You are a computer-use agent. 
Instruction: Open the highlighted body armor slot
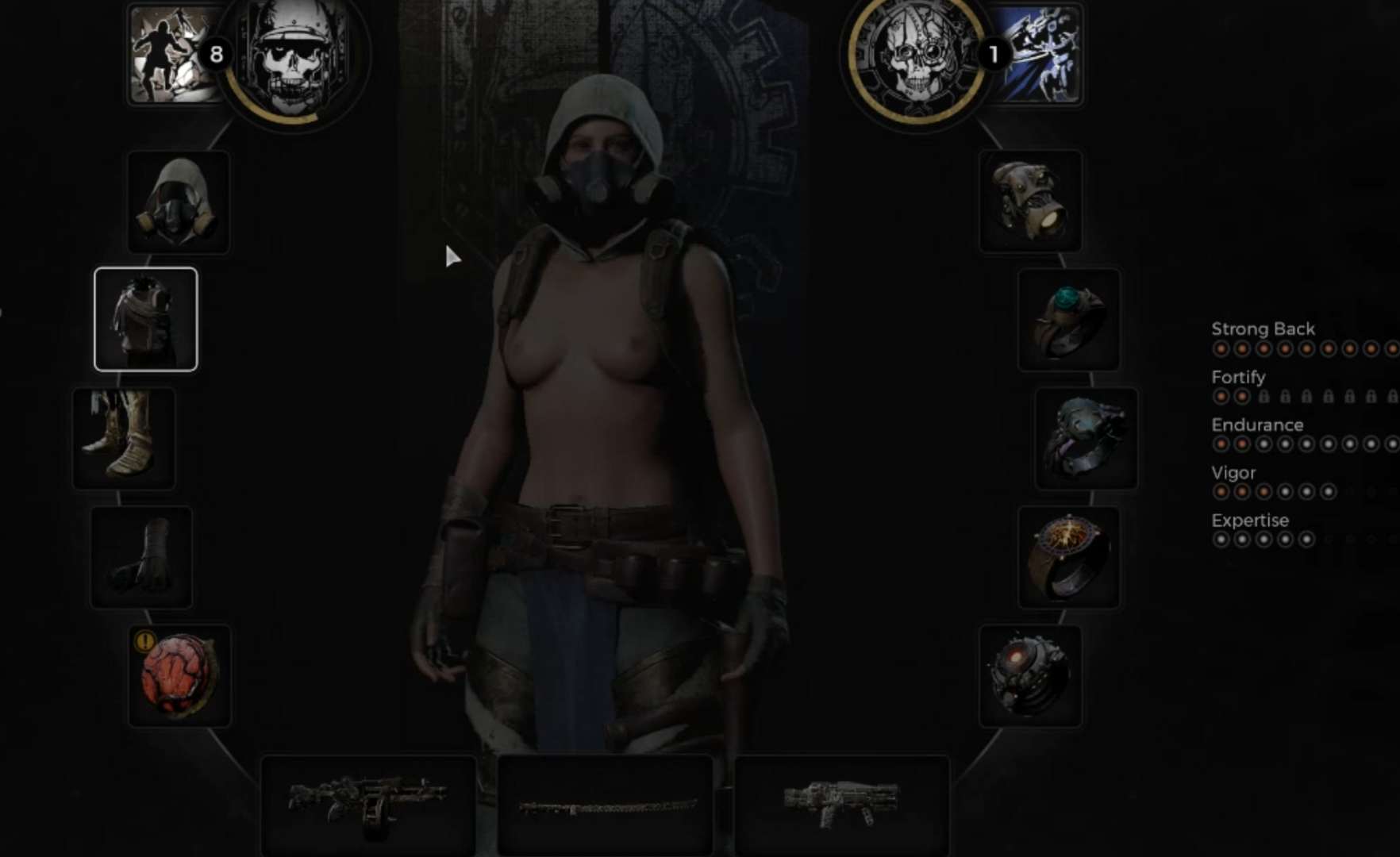(146, 319)
